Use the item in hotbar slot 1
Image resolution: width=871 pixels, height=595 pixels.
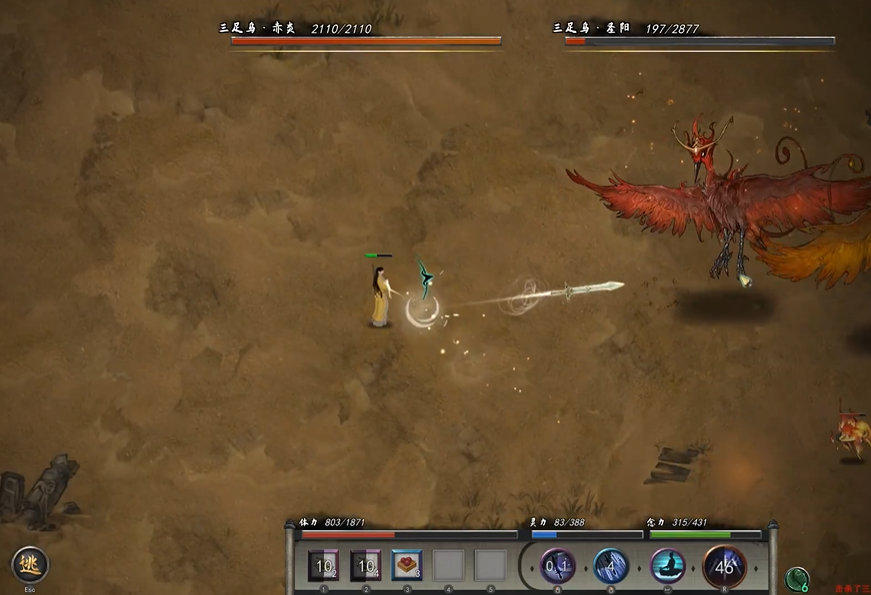[x=324, y=566]
